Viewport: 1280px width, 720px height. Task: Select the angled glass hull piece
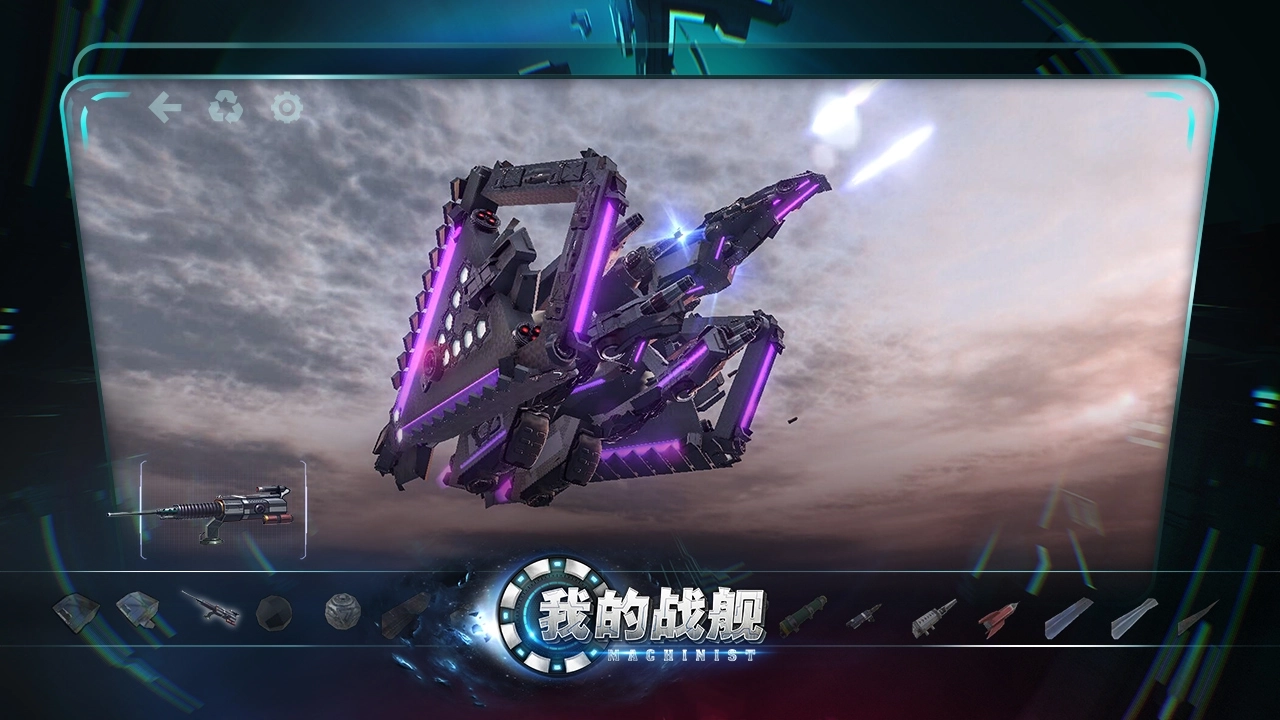[75, 613]
